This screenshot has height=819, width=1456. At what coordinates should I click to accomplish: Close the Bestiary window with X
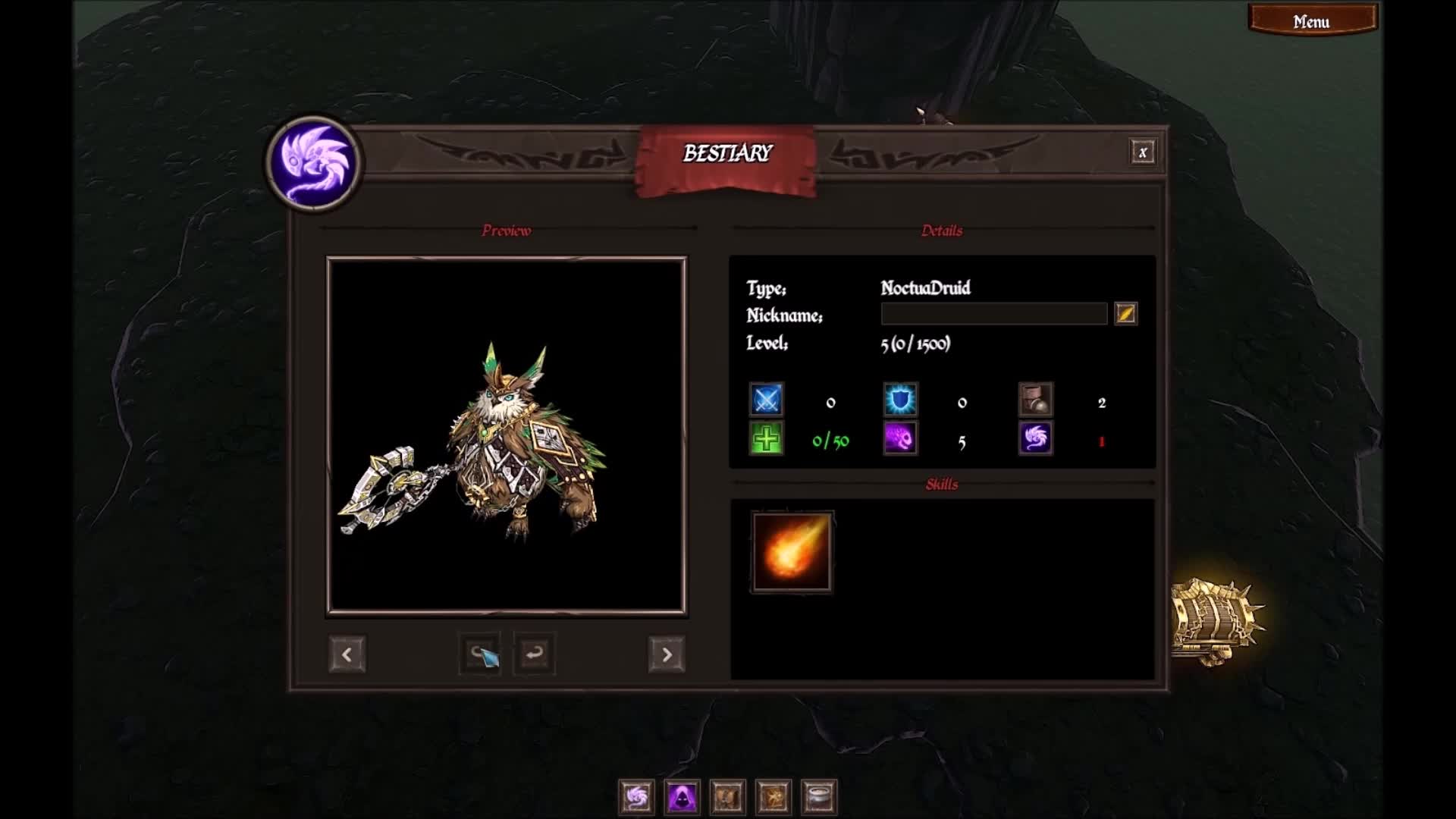[x=1144, y=151]
